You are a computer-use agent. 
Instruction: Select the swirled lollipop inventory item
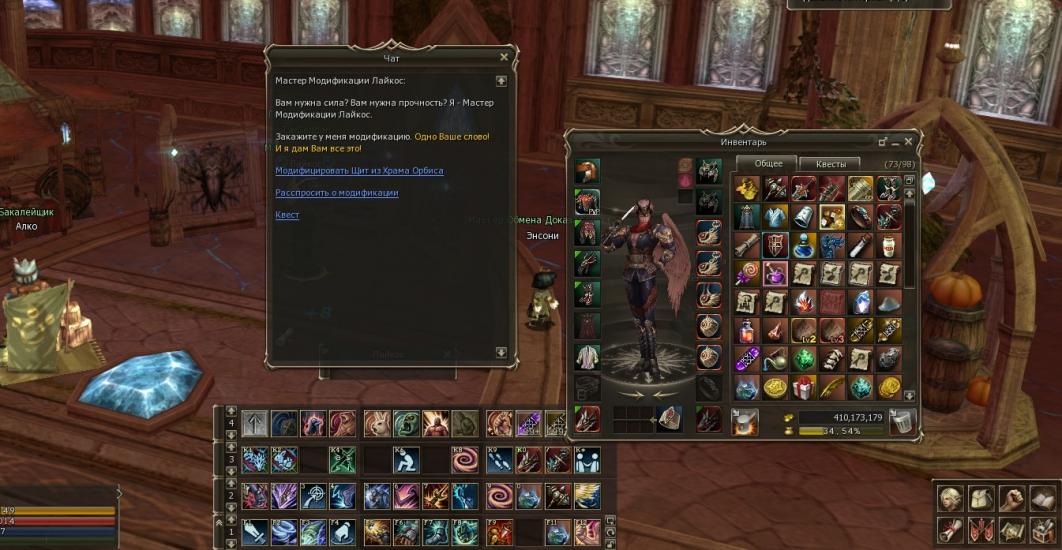tap(747, 274)
